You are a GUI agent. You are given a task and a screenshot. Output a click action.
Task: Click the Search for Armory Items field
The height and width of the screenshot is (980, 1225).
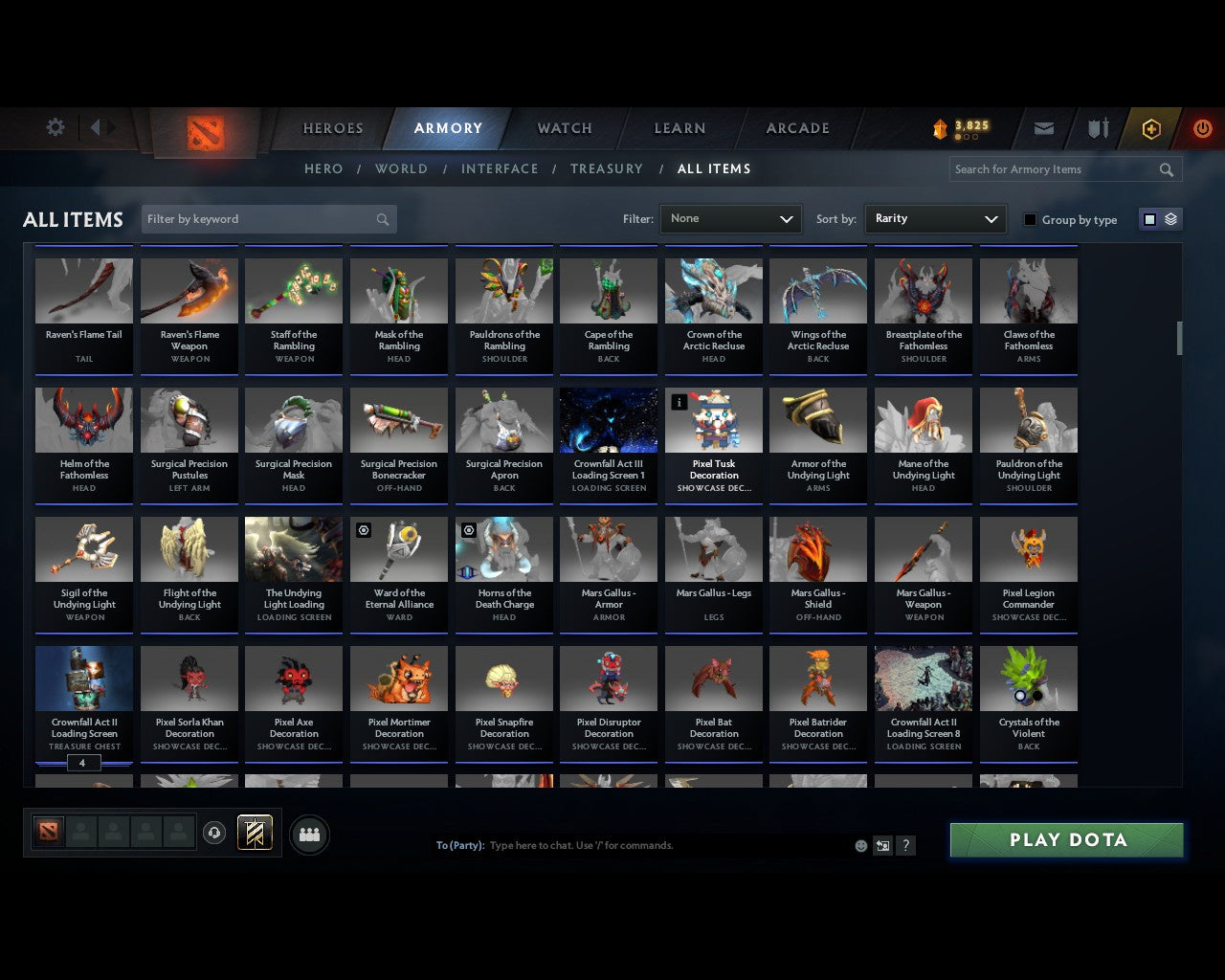pos(1053,169)
